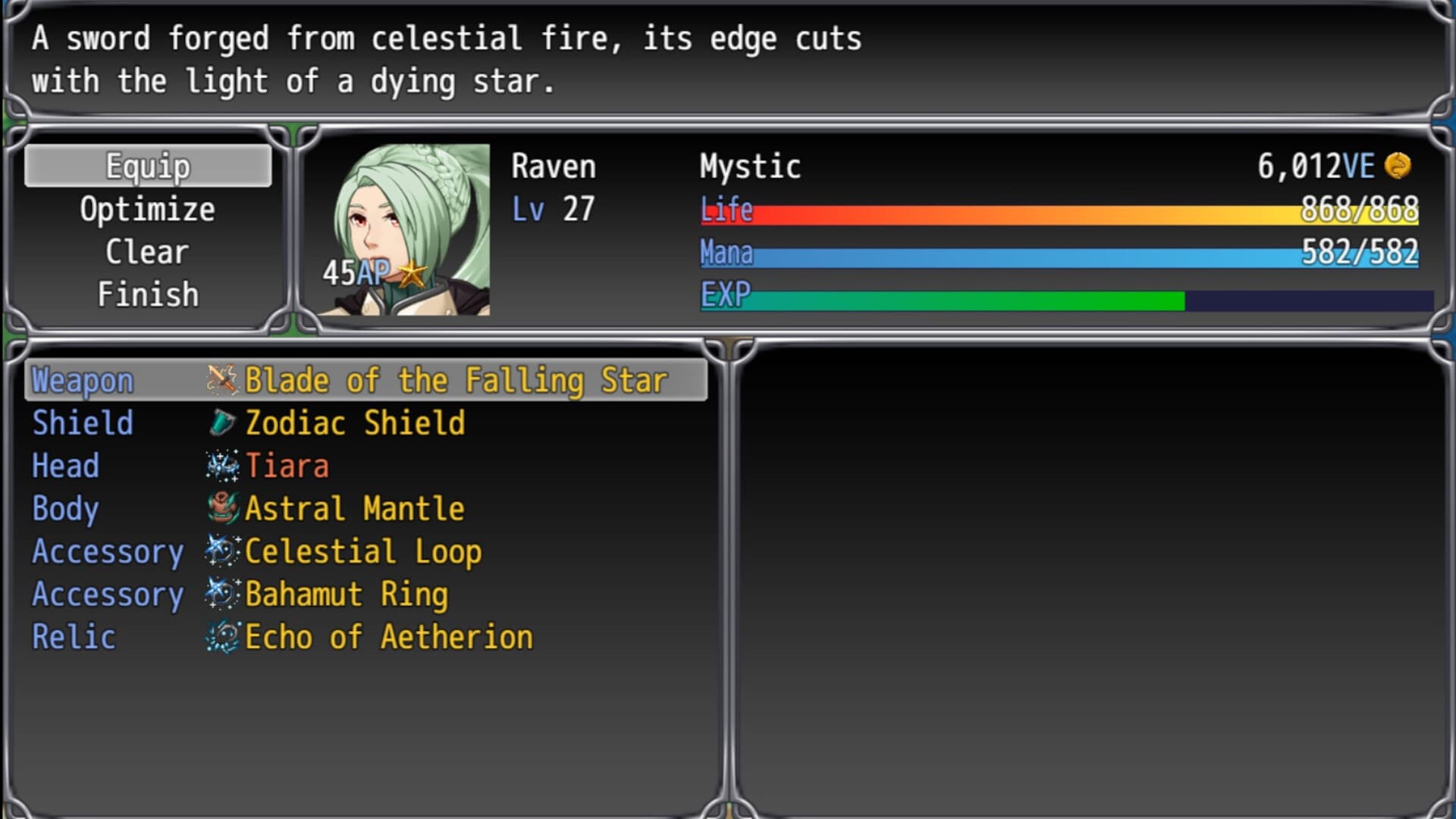Click the Bahamut Ring accessory icon
1456x819 pixels.
pos(221,594)
